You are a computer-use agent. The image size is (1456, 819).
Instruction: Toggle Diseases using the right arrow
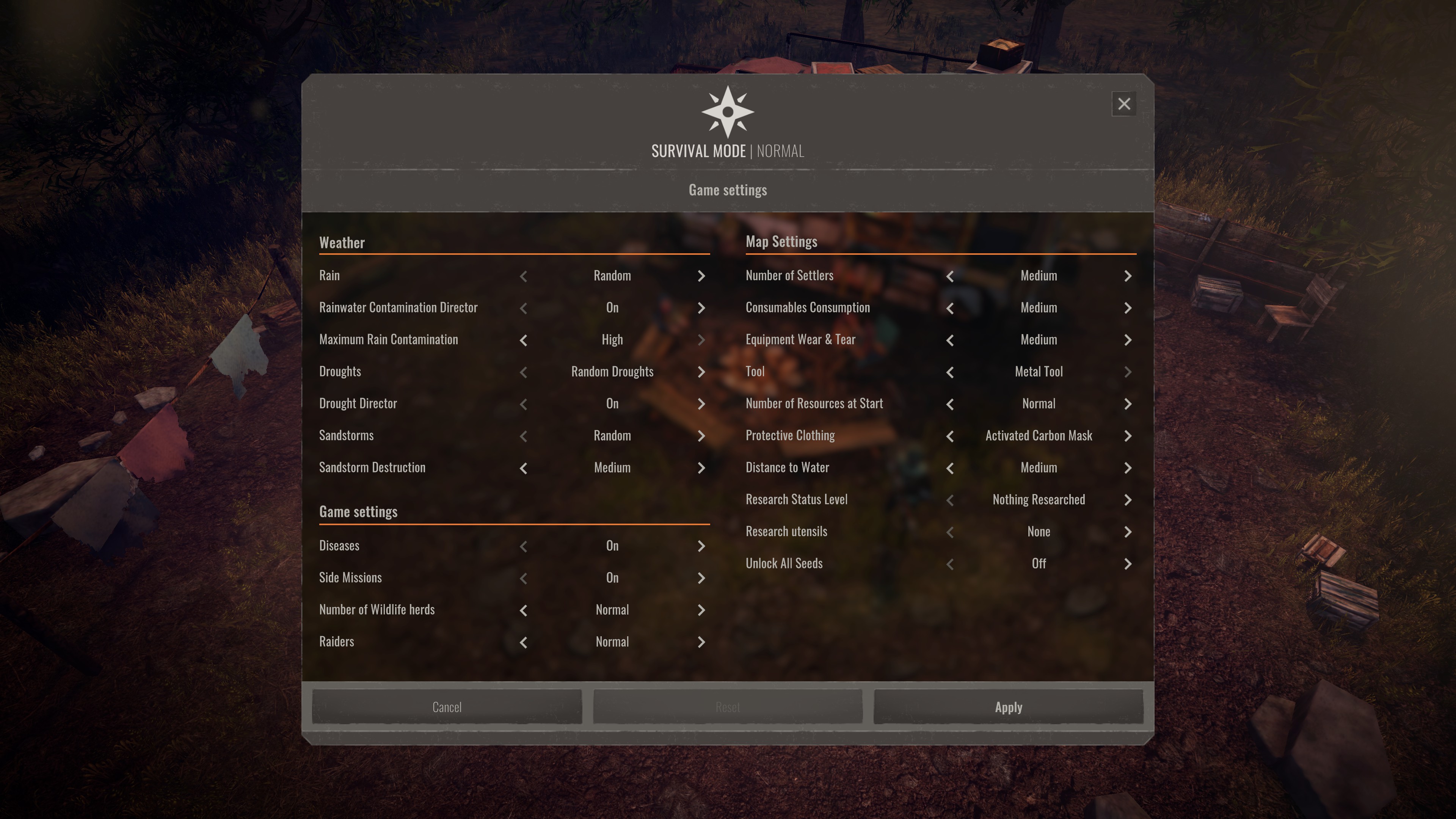(x=701, y=546)
